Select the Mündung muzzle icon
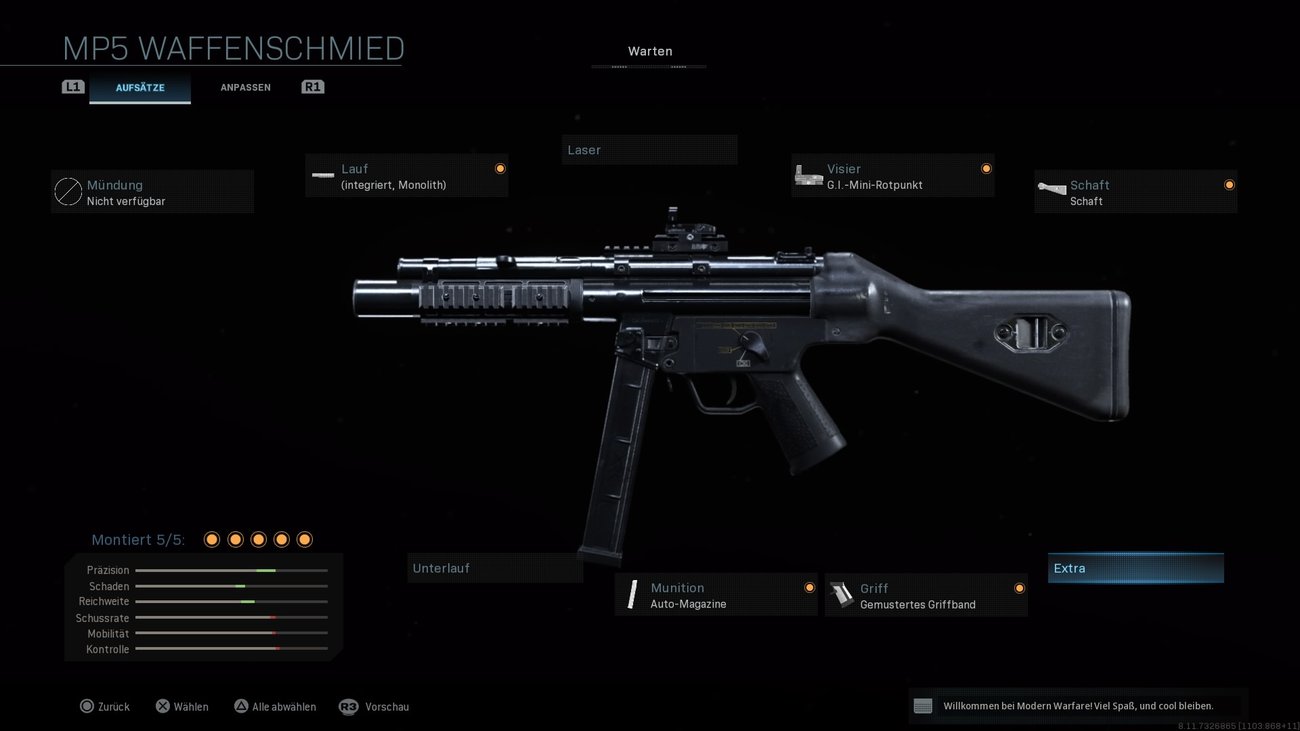 click(x=67, y=191)
